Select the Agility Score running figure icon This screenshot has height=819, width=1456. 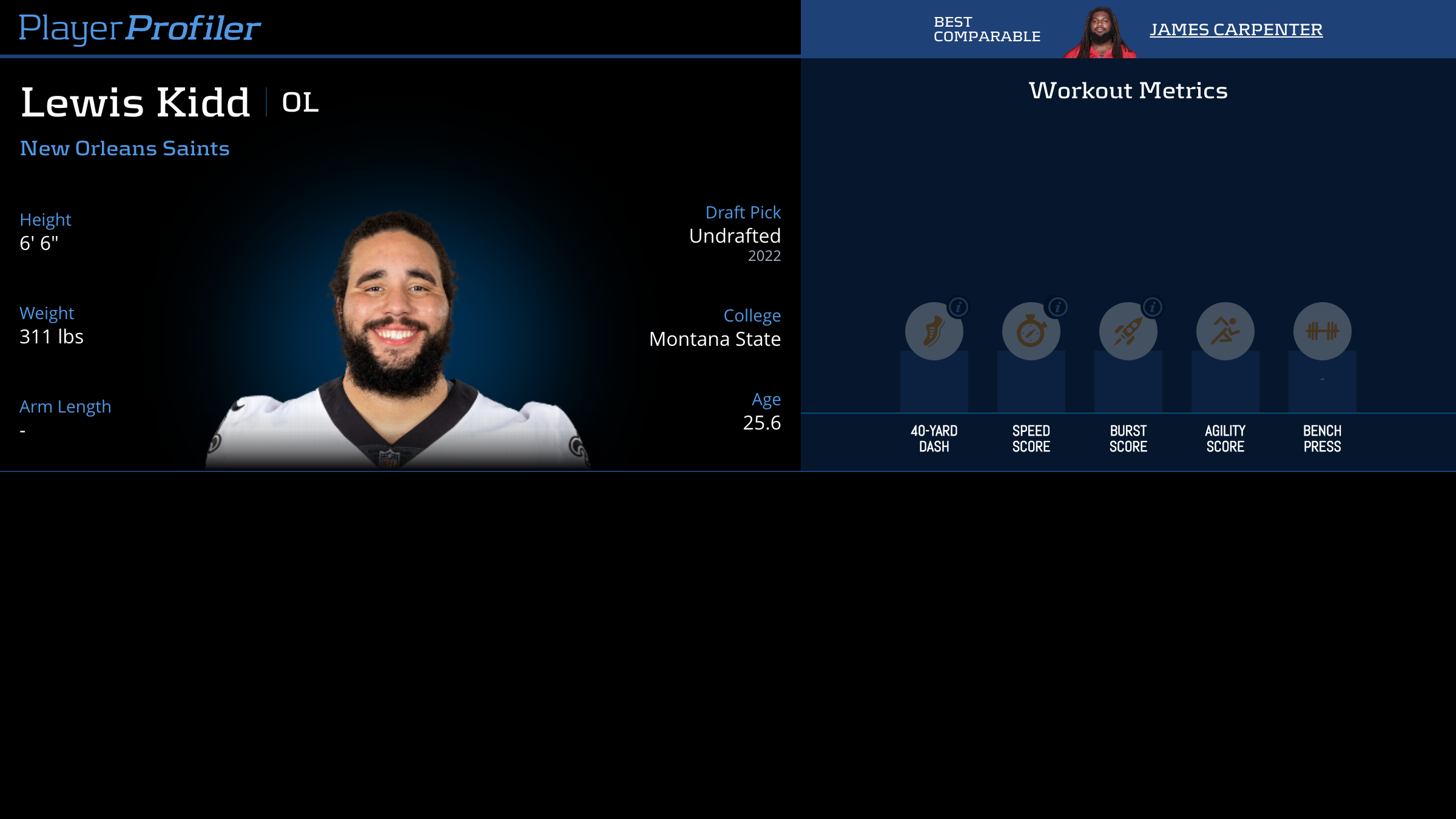pos(1225,331)
